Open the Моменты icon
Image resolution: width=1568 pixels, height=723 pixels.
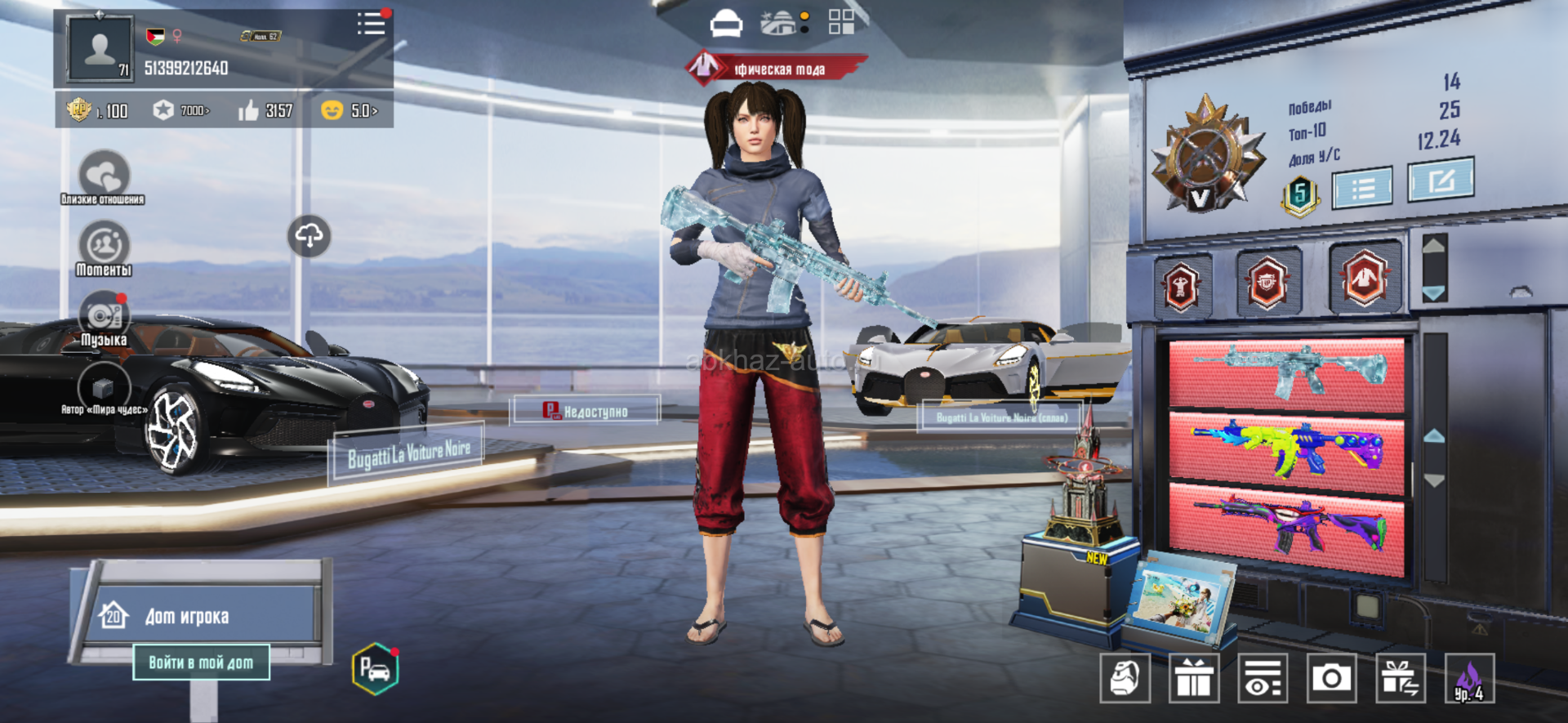104,246
